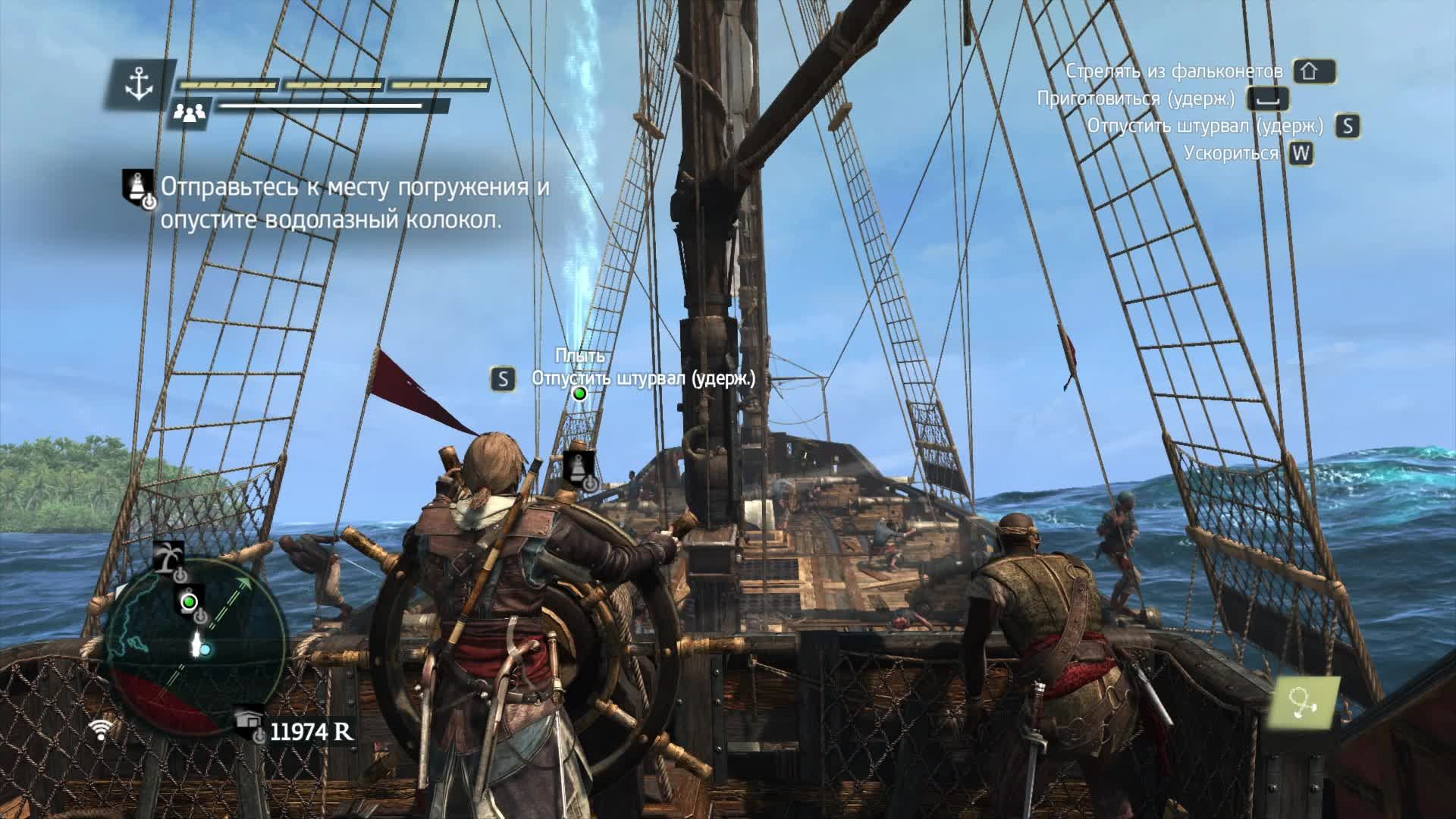Image resolution: width=1456 pixels, height=819 pixels.
Task: Click the crew members icon
Action: (189, 113)
